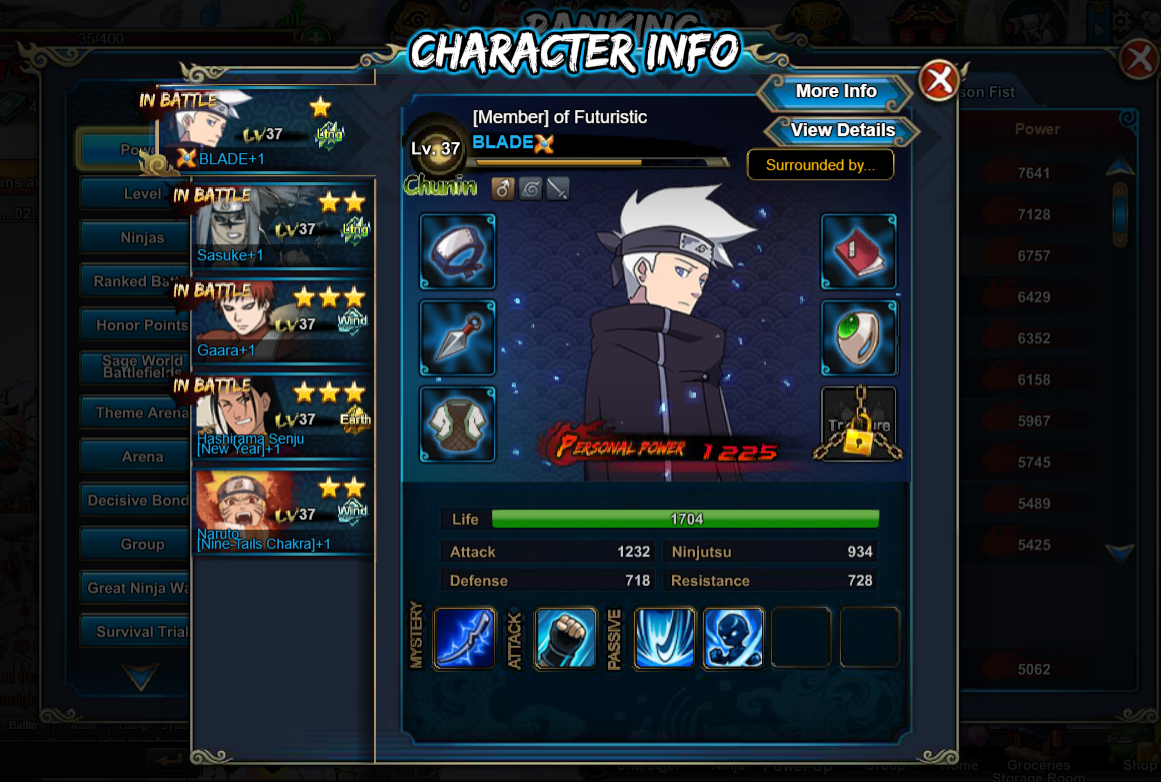Open the Level ranking category
This screenshot has height=782, width=1161.
pyautogui.click(x=141, y=194)
